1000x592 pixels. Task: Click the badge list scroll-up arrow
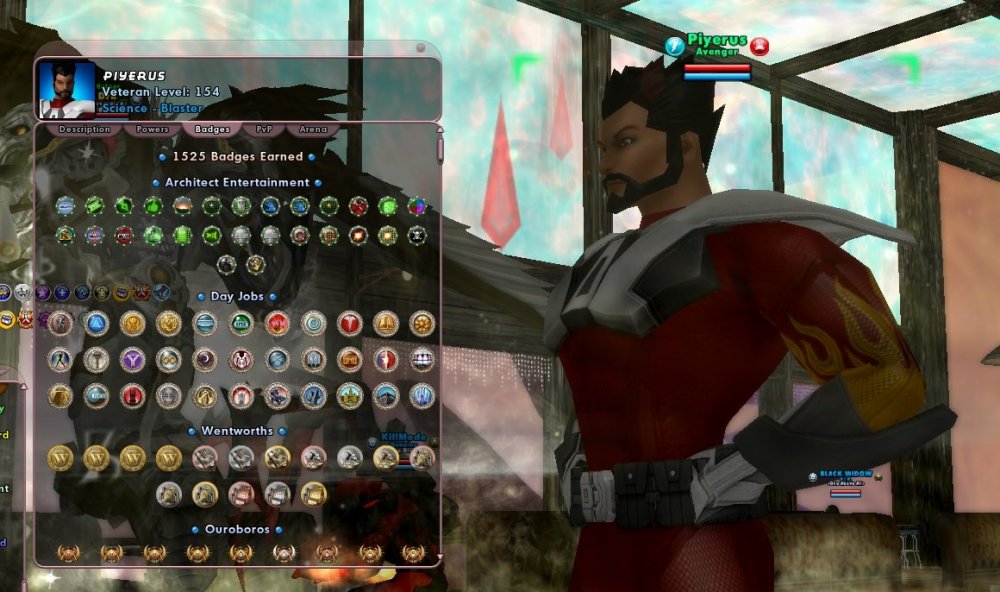tap(439, 130)
